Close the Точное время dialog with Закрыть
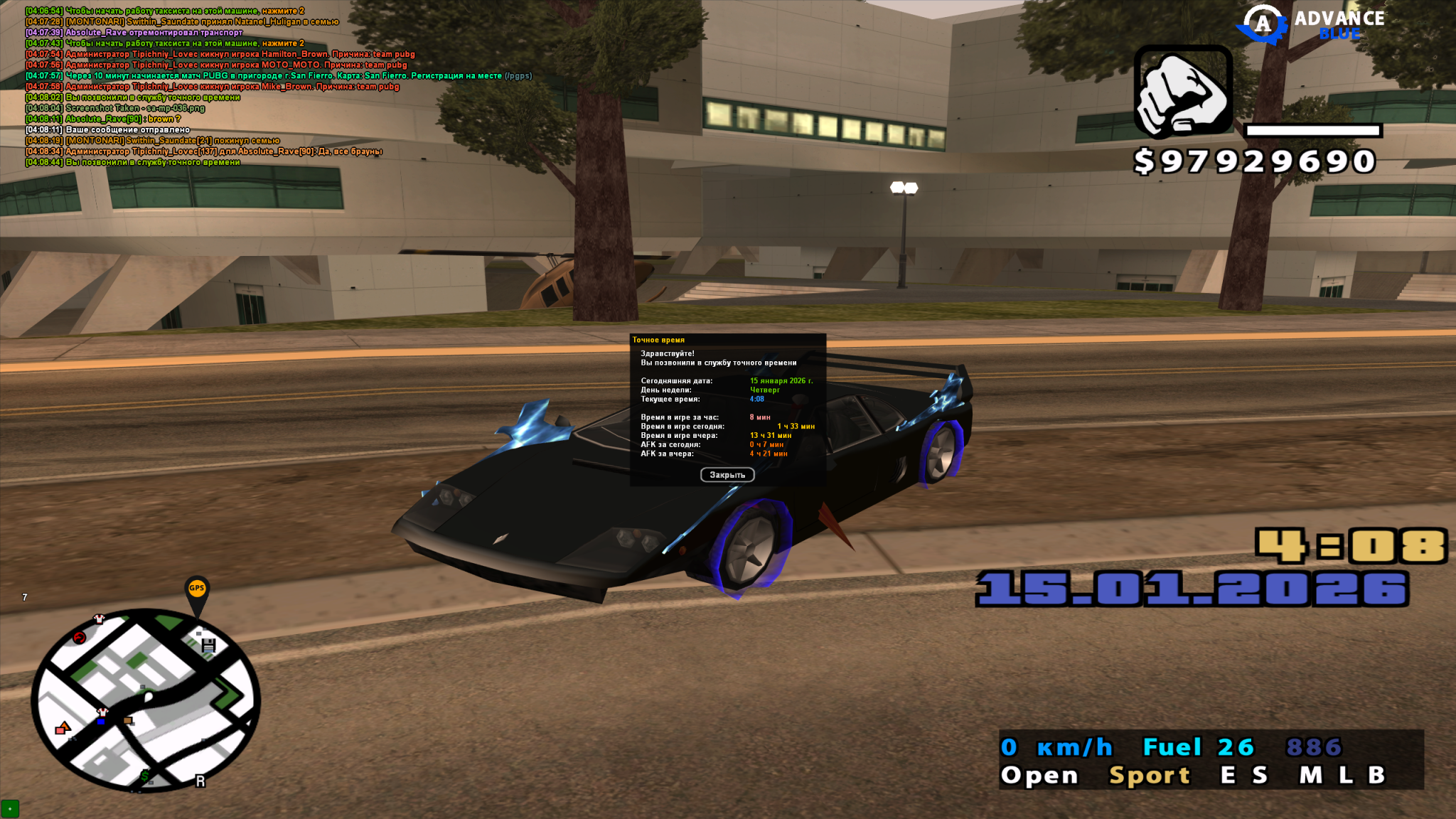 click(727, 475)
